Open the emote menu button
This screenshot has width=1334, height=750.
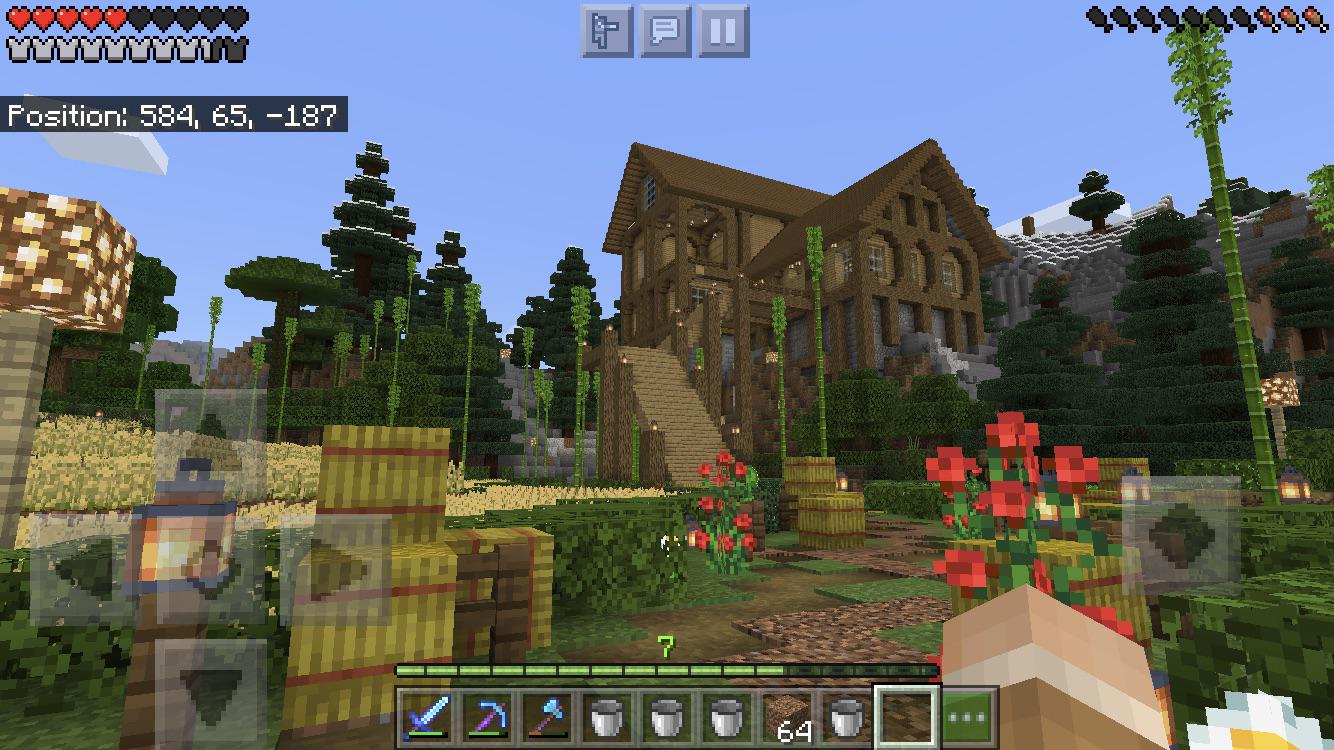click(607, 31)
